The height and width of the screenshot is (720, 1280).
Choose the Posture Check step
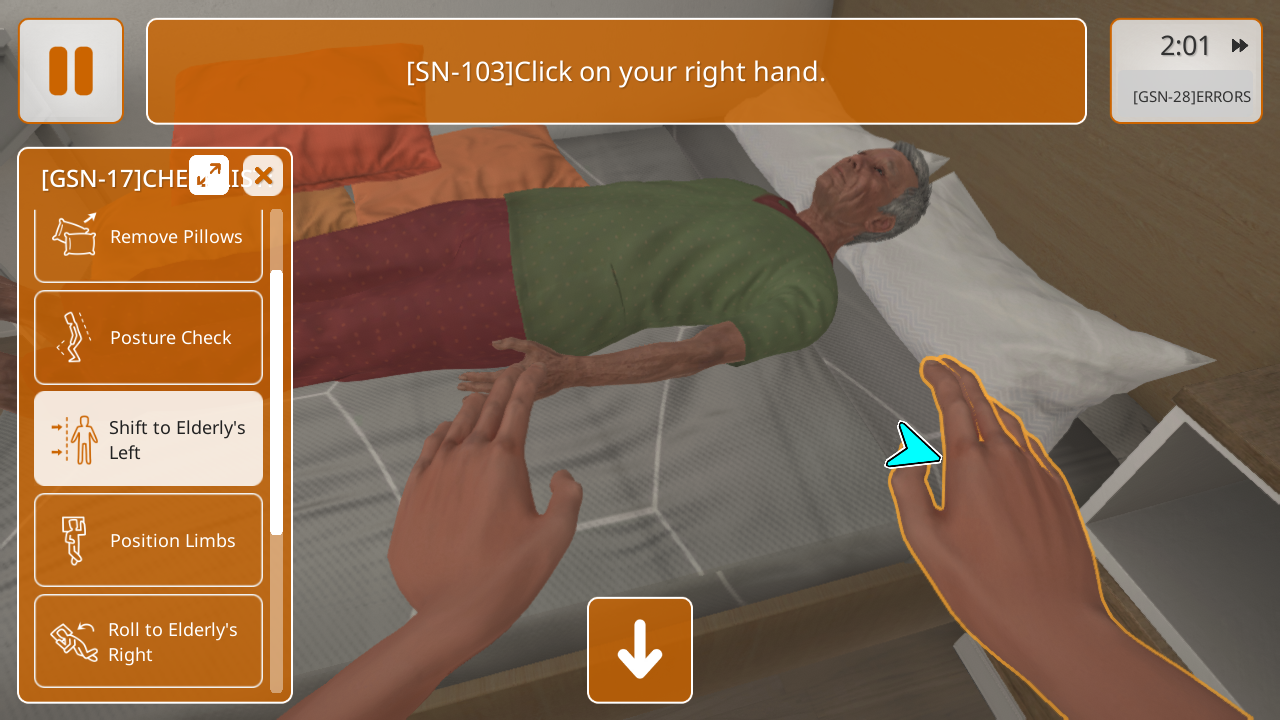coord(149,338)
